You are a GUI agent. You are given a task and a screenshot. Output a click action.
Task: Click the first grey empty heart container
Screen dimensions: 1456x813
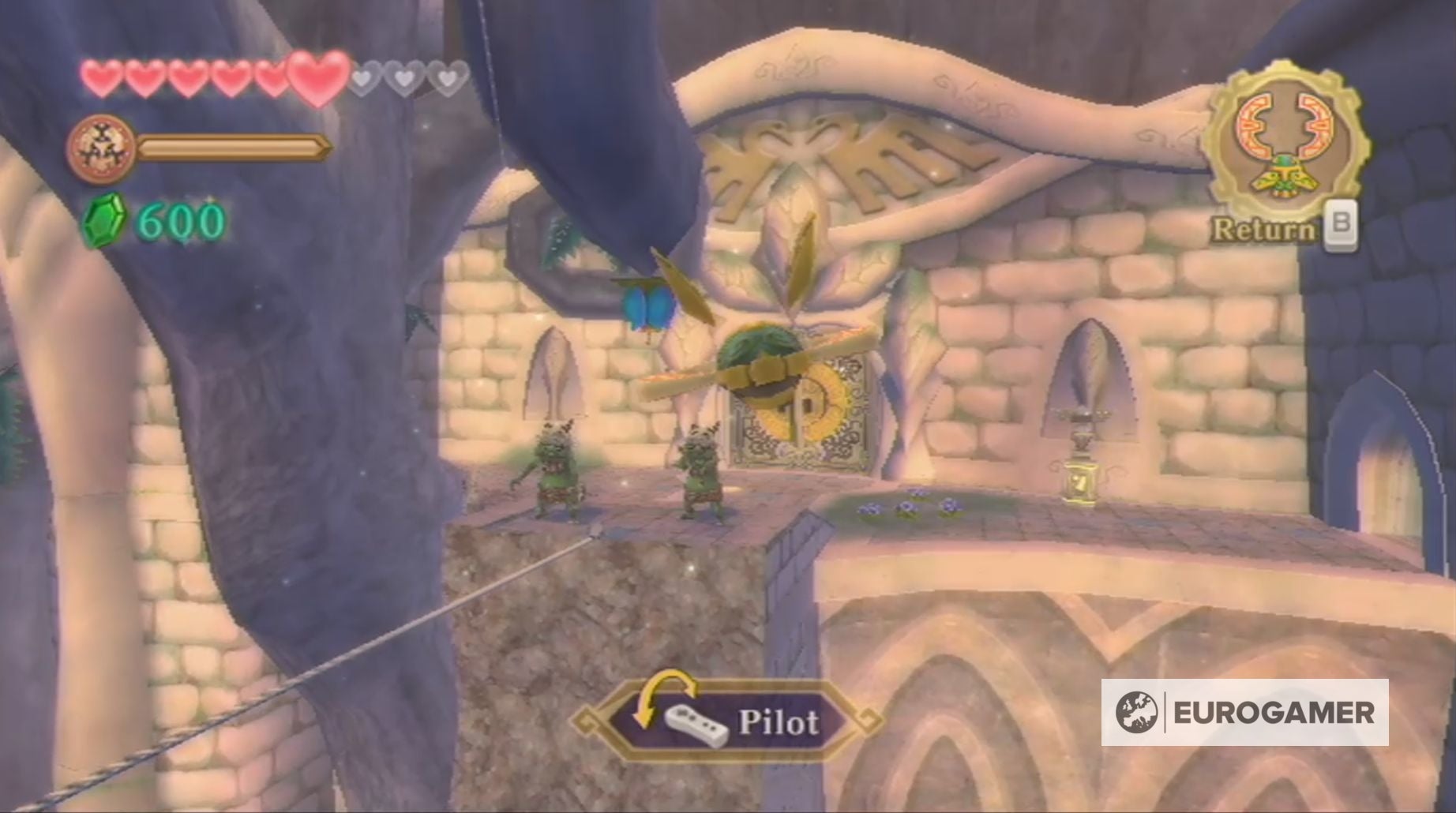click(366, 78)
